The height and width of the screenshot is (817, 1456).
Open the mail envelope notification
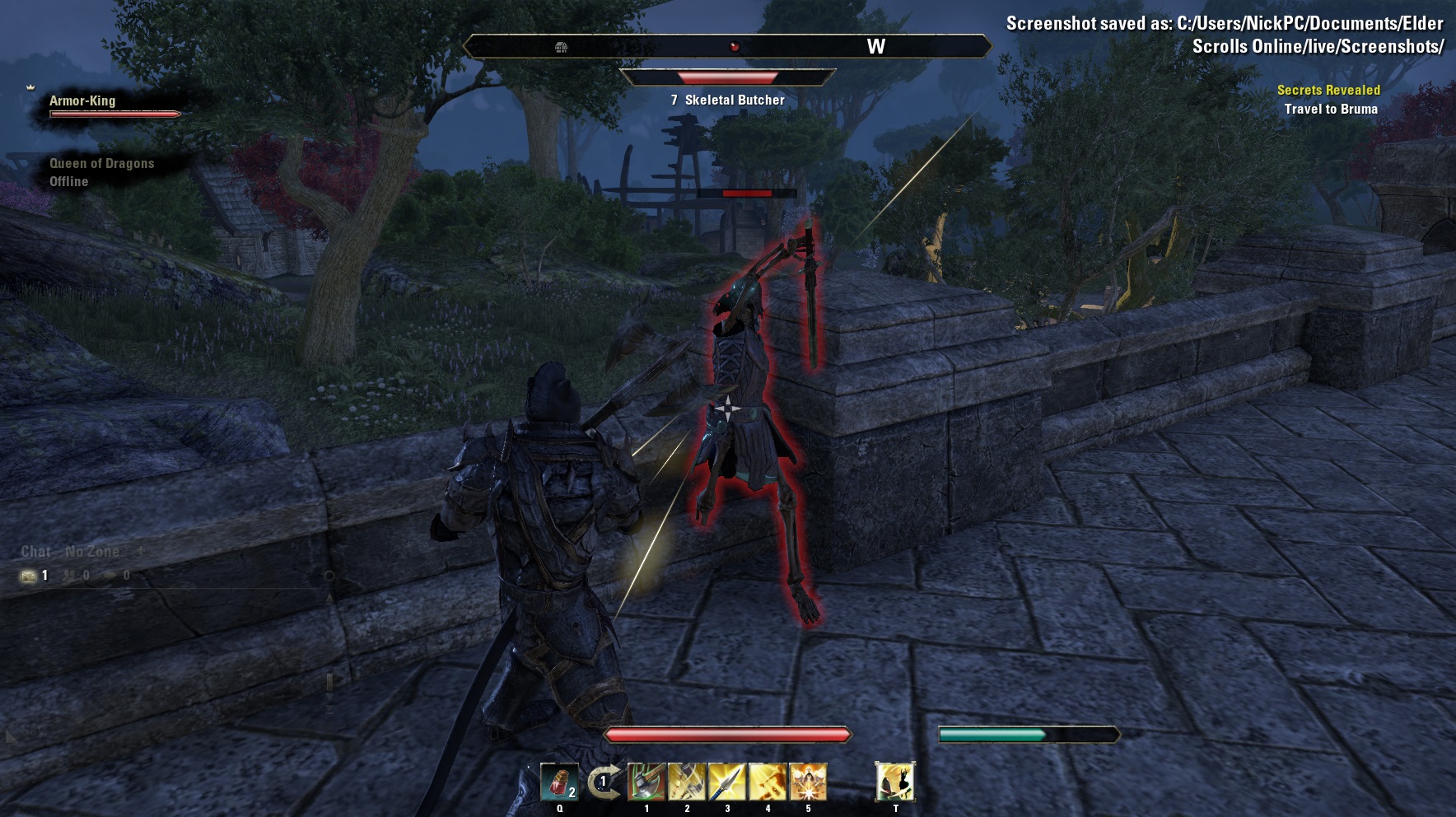tap(29, 576)
